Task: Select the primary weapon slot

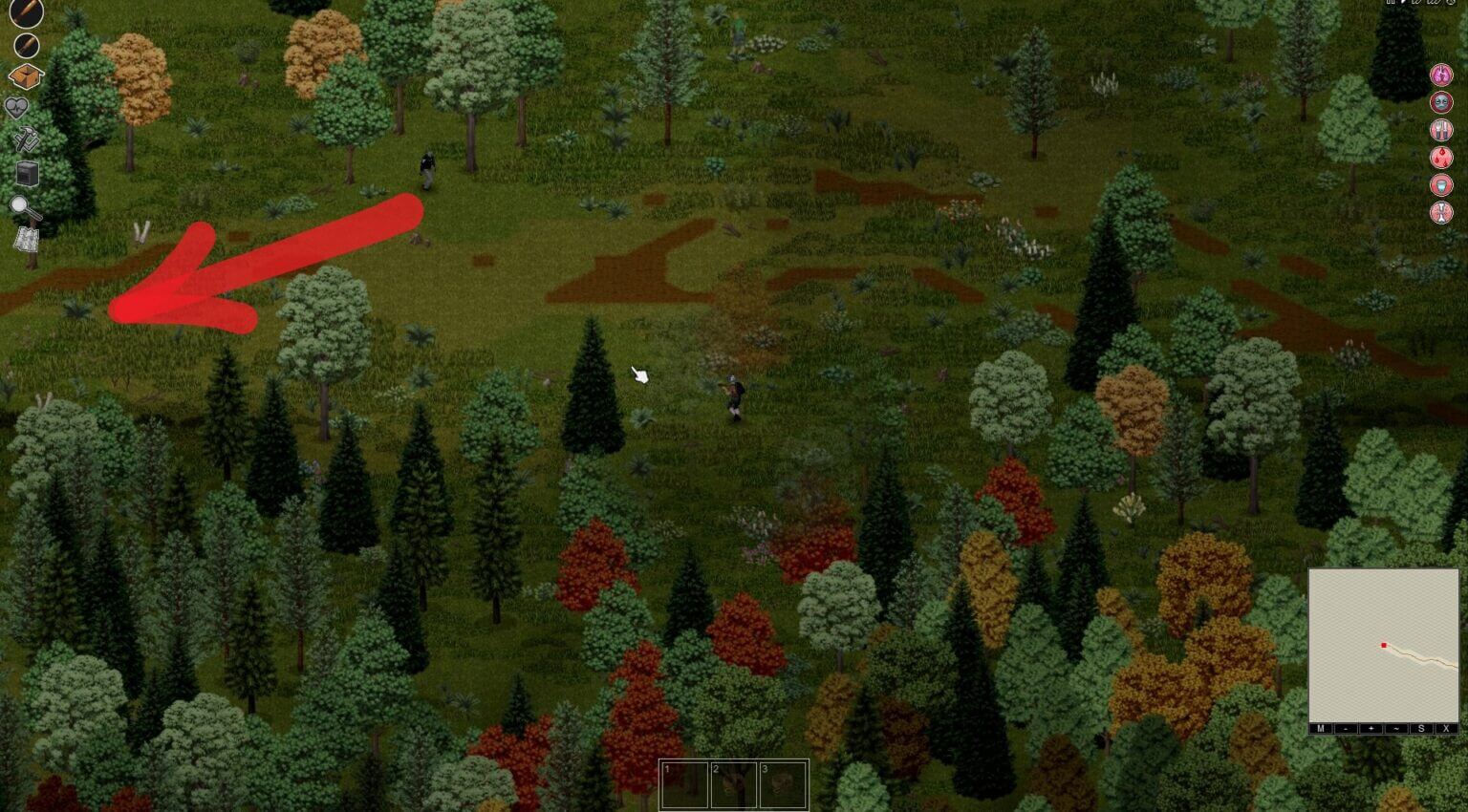Action: click(26, 14)
